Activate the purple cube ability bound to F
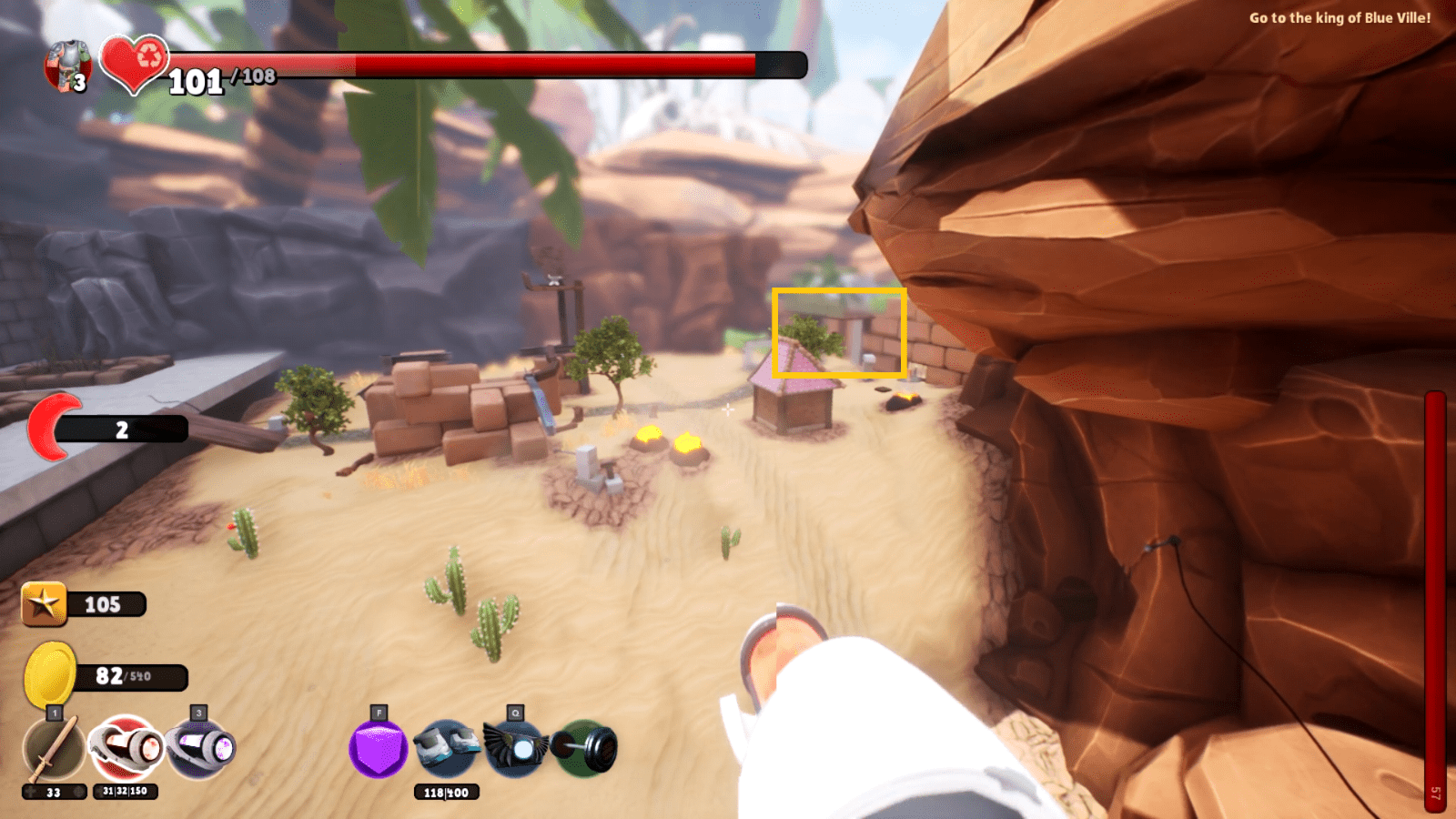1456x819 pixels. [380, 749]
